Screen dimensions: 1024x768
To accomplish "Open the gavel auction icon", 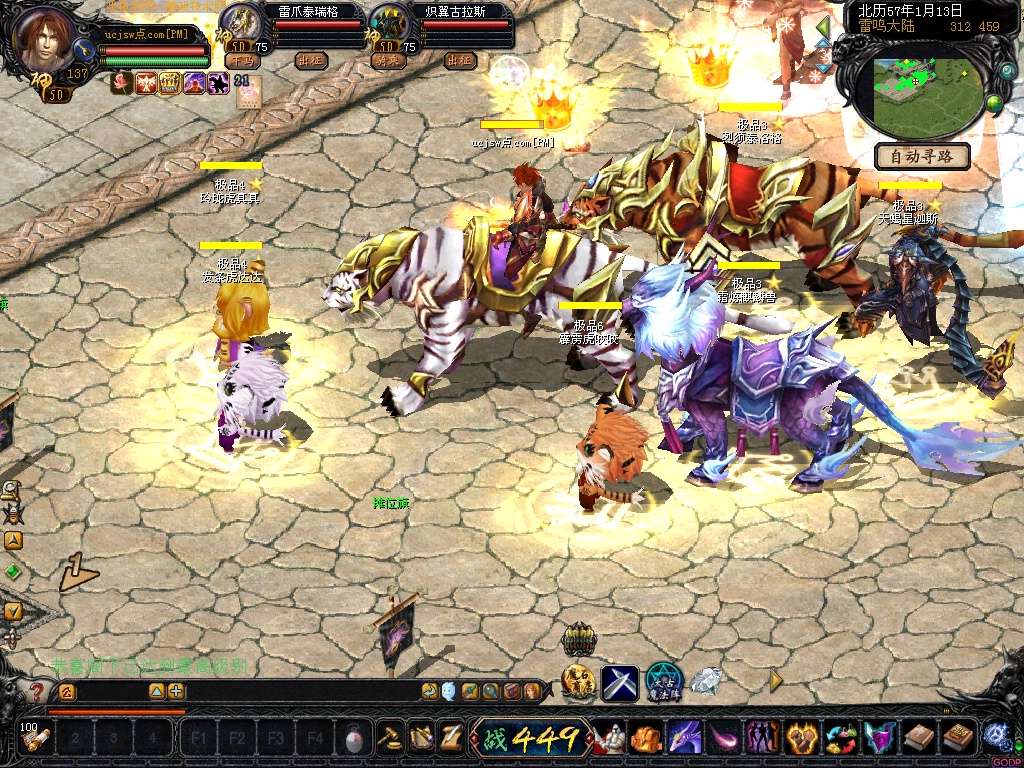I will coord(390,738).
